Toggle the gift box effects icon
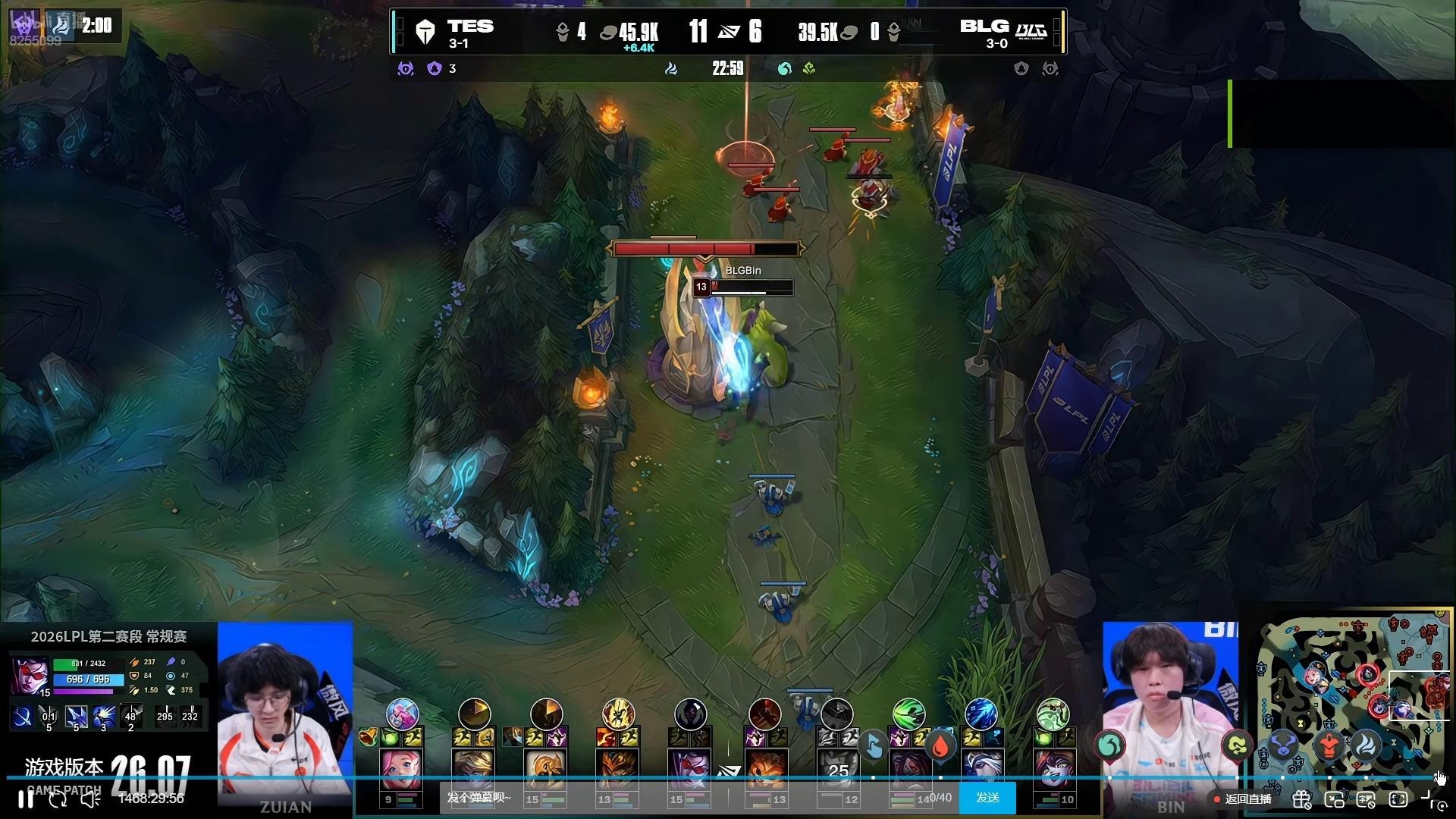The height and width of the screenshot is (819, 1456). pyautogui.click(x=1301, y=799)
